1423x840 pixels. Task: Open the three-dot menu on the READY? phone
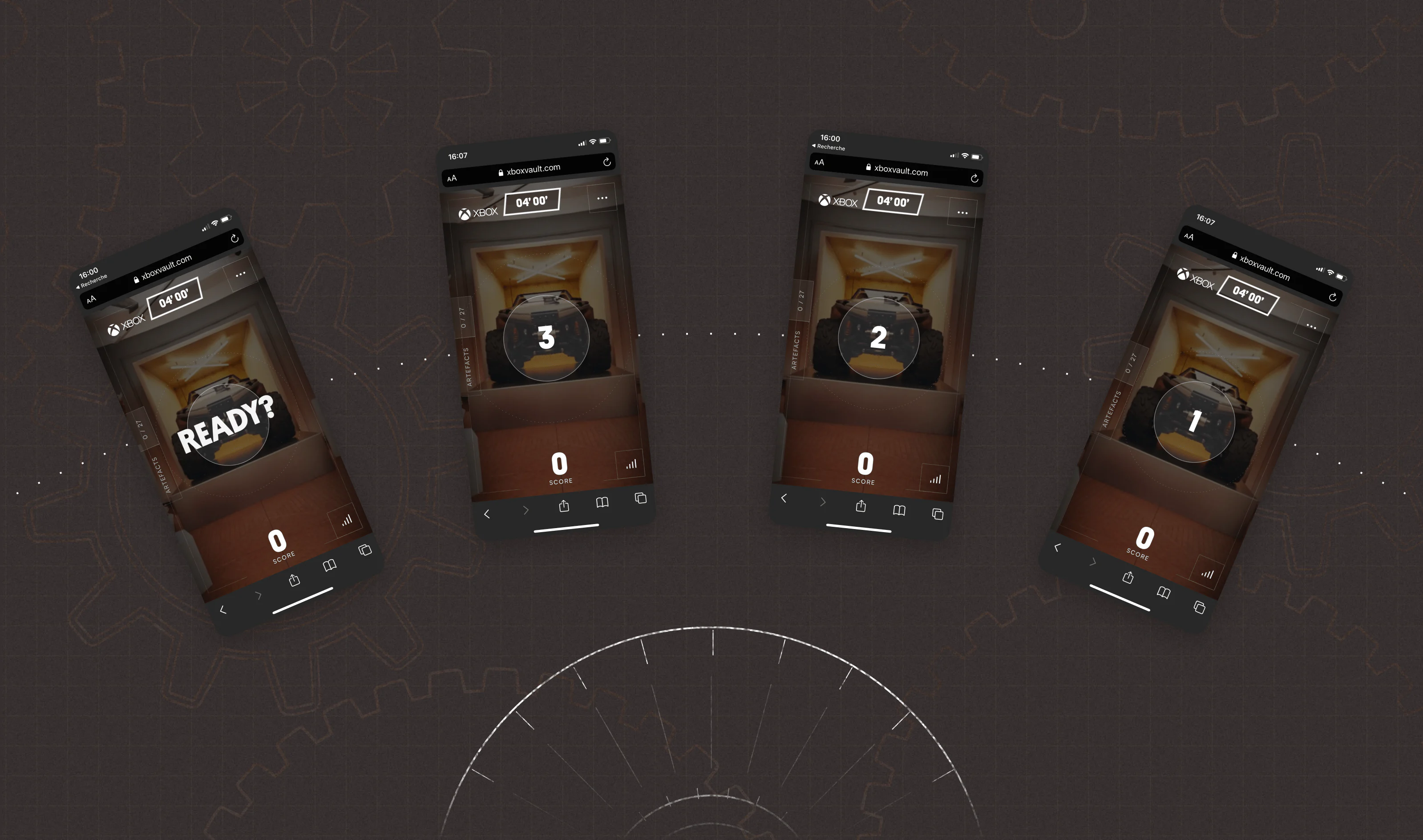click(241, 275)
